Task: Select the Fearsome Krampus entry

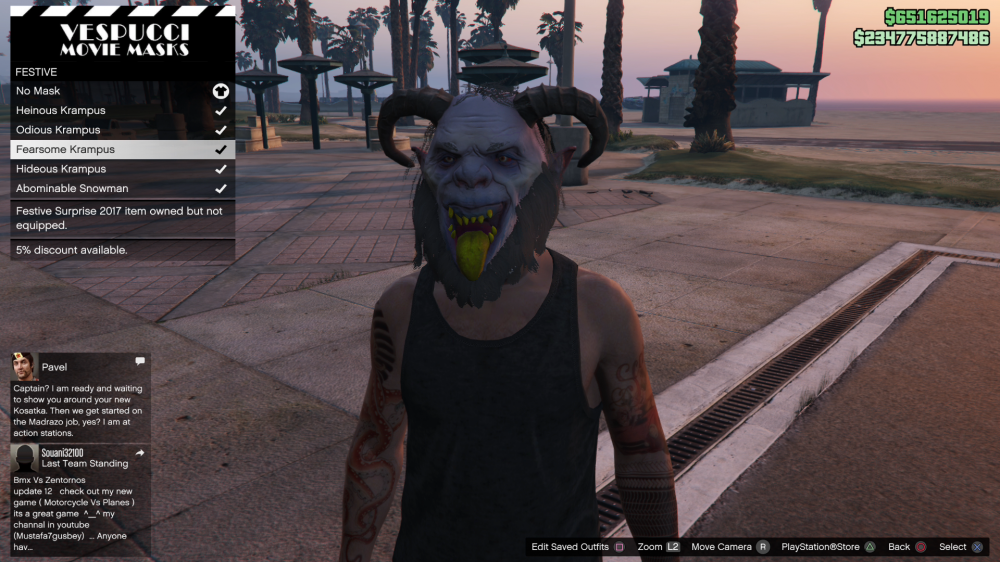Action: (122, 149)
